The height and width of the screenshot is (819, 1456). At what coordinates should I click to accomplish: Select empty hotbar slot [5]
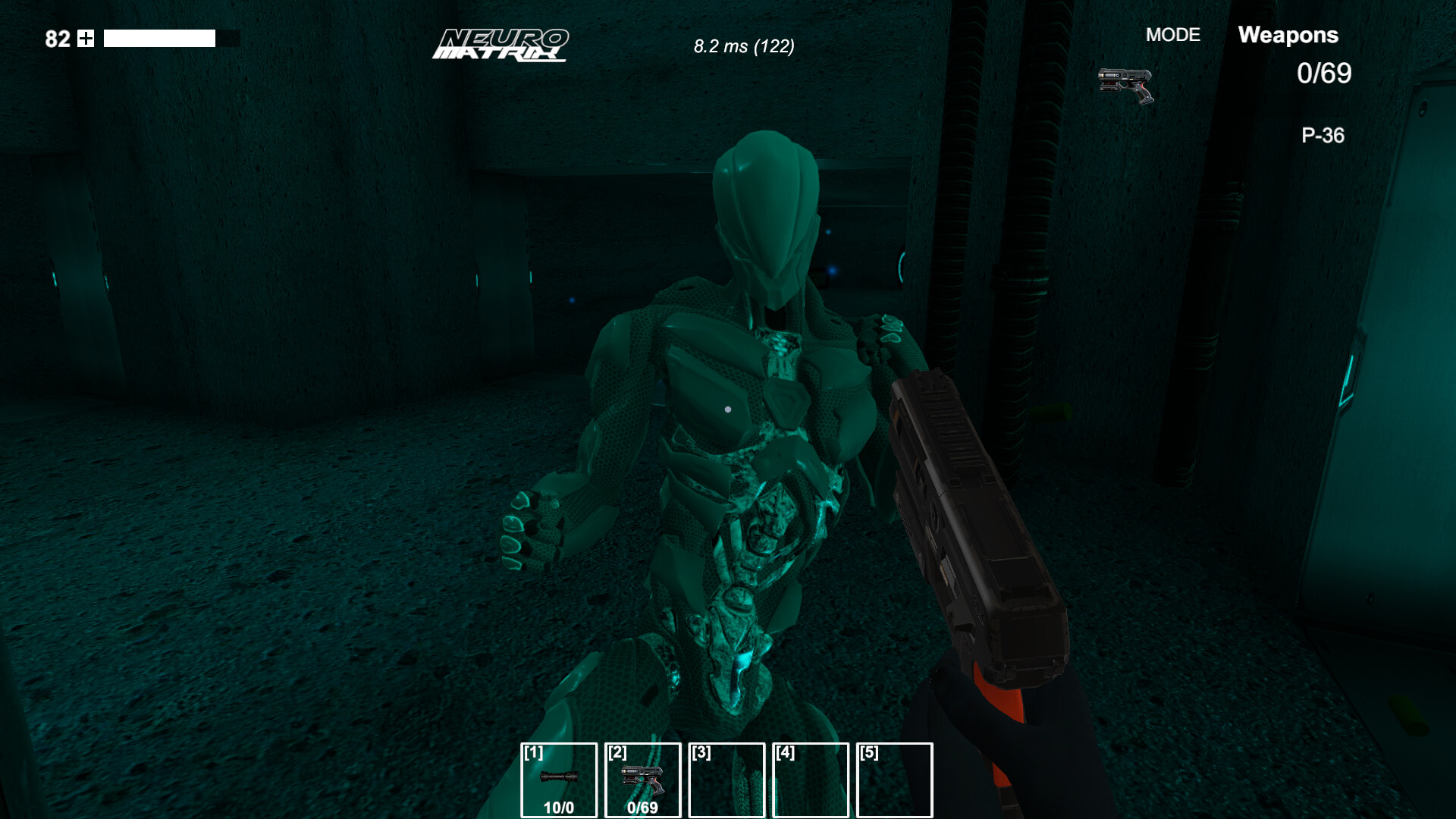pos(896,781)
